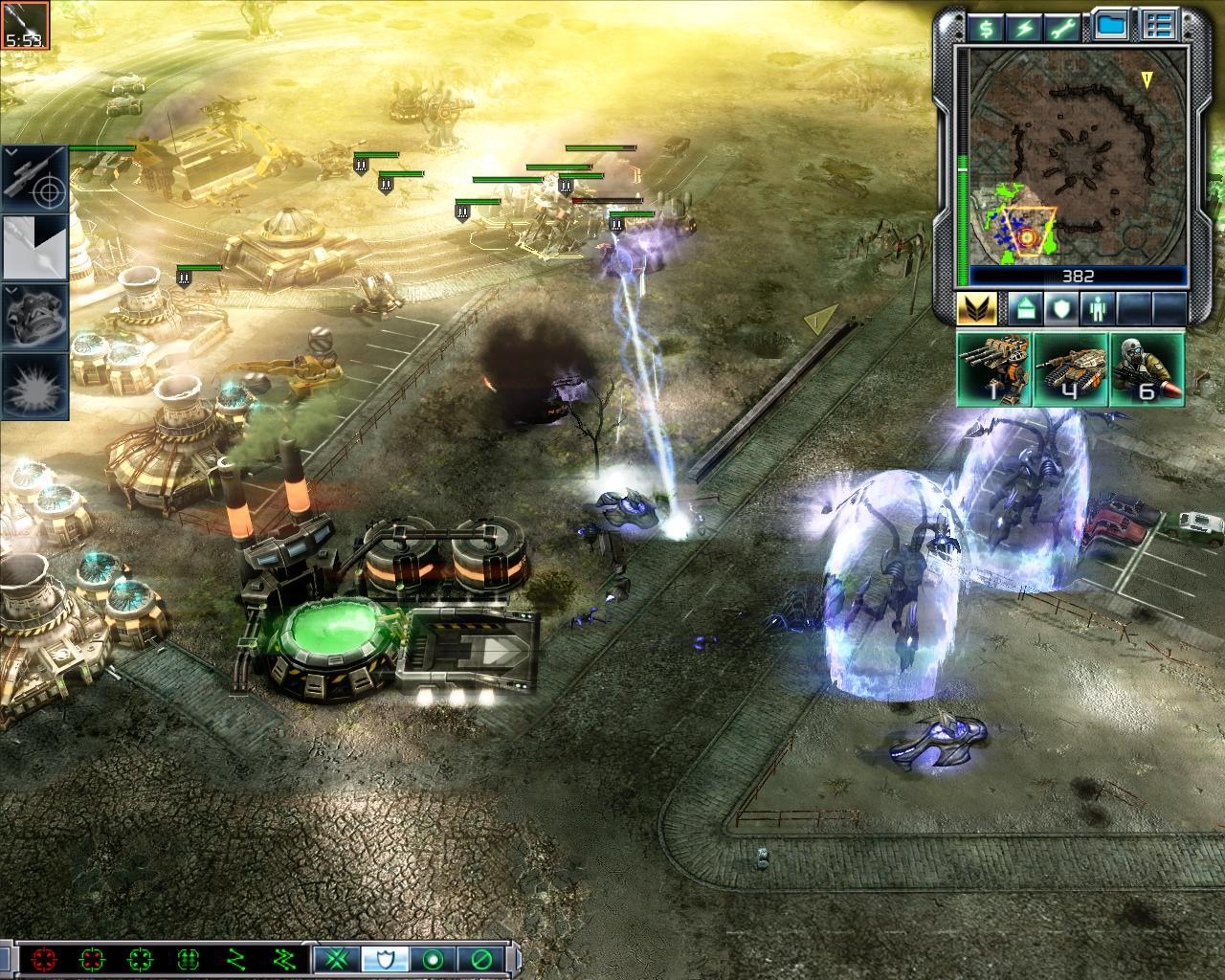Select the recharging missile strike power
The width and height of the screenshot is (1225, 980).
point(35,248)
